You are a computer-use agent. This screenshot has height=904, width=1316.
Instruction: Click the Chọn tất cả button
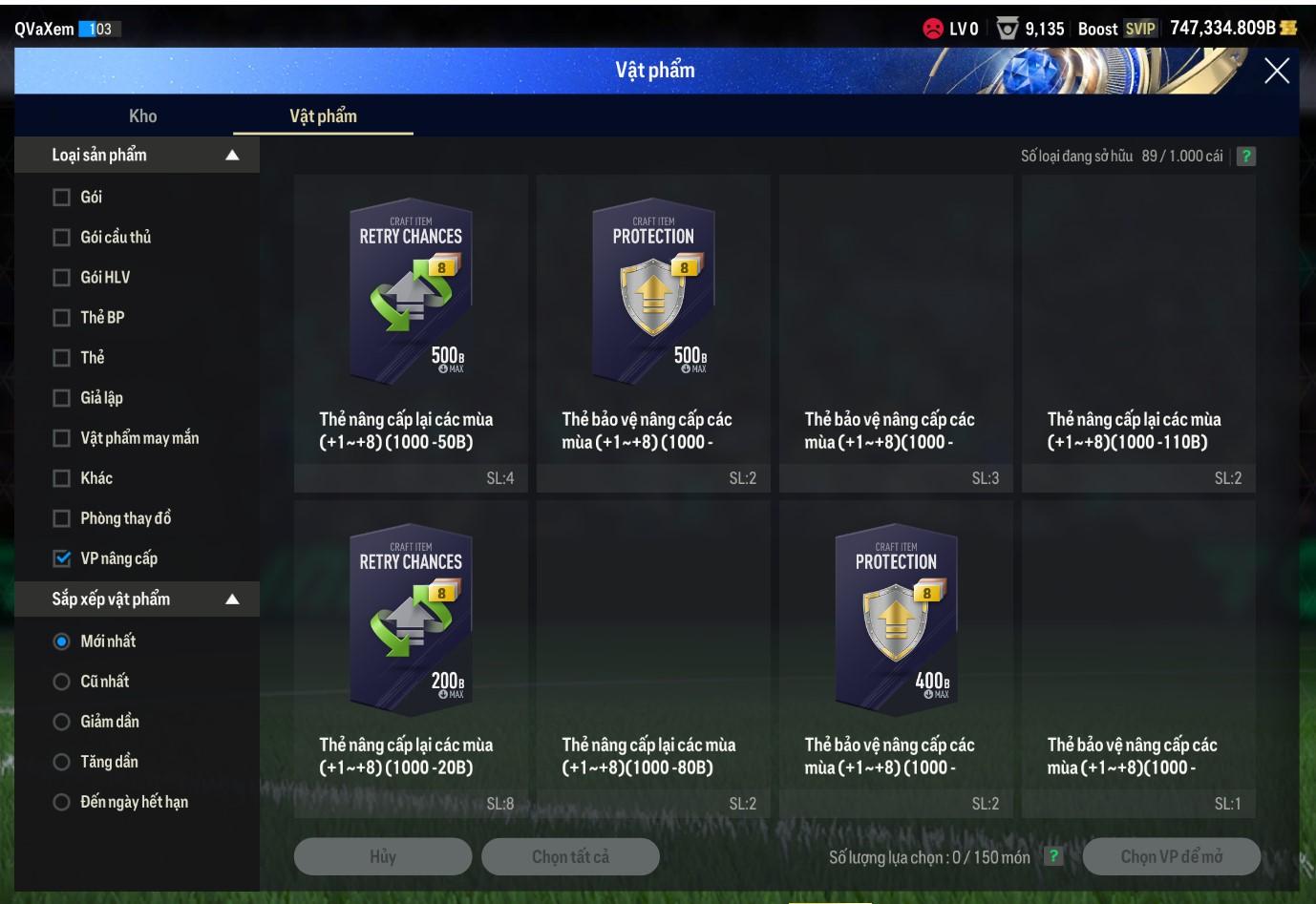click(x=570, y=857)
